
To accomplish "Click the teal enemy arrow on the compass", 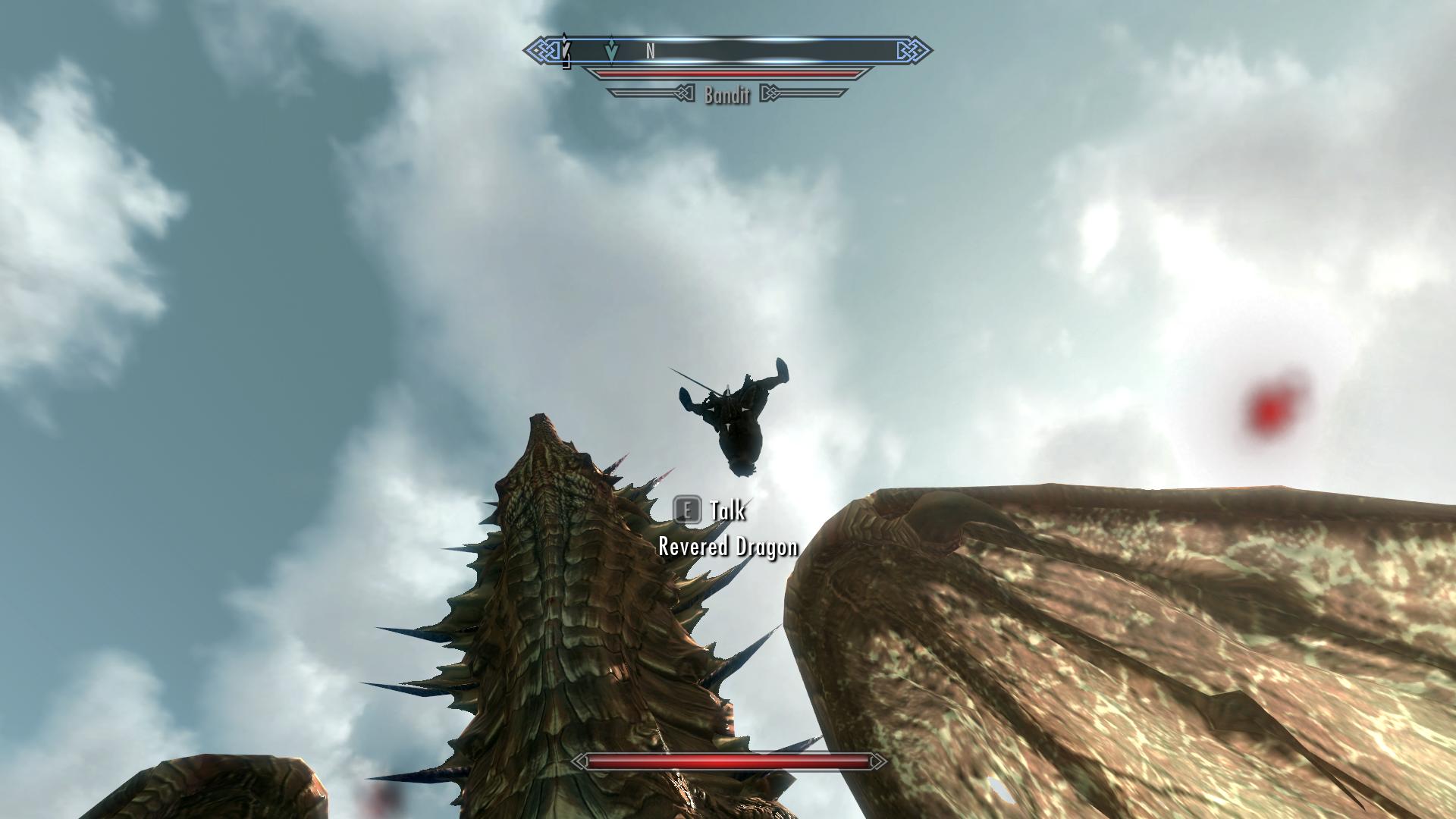I will coord(611,50).
